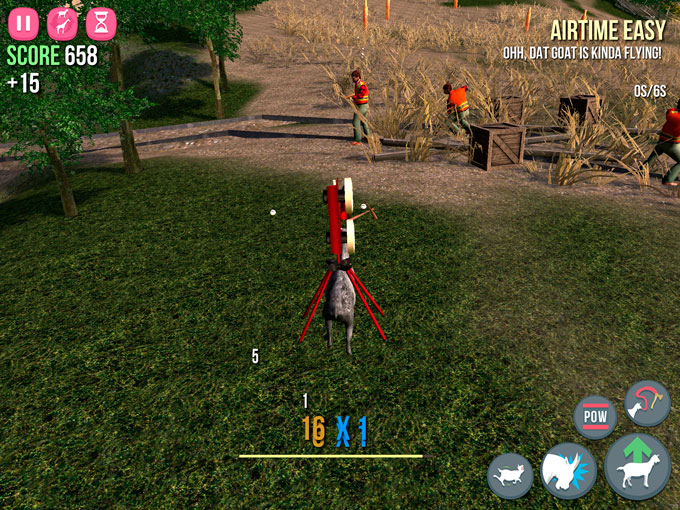Image resolution: width=680 pixels, height=510 pixels.
Task: Activate the hourglass slow-motion button
Action: click(100, 23)
